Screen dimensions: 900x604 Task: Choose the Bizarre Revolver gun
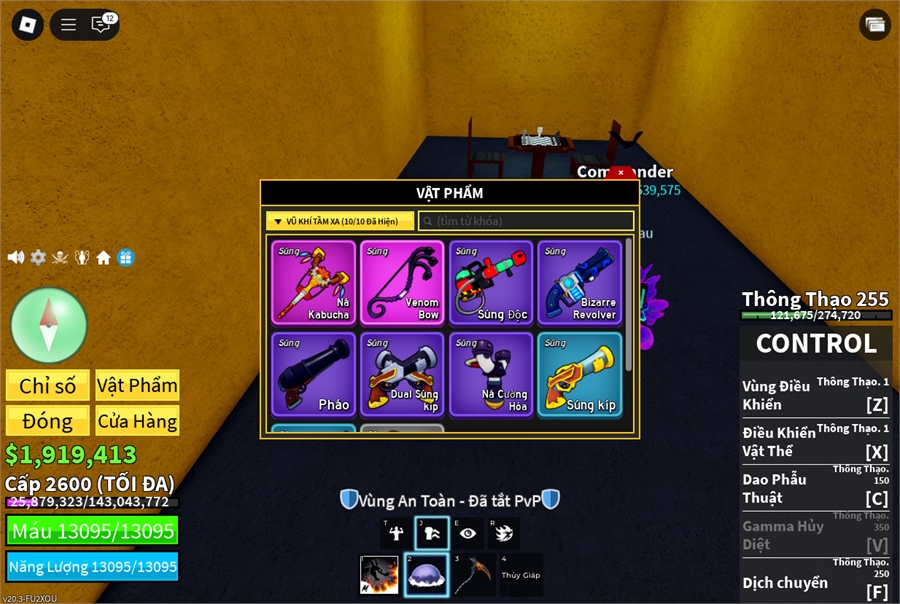pos(579,282)
